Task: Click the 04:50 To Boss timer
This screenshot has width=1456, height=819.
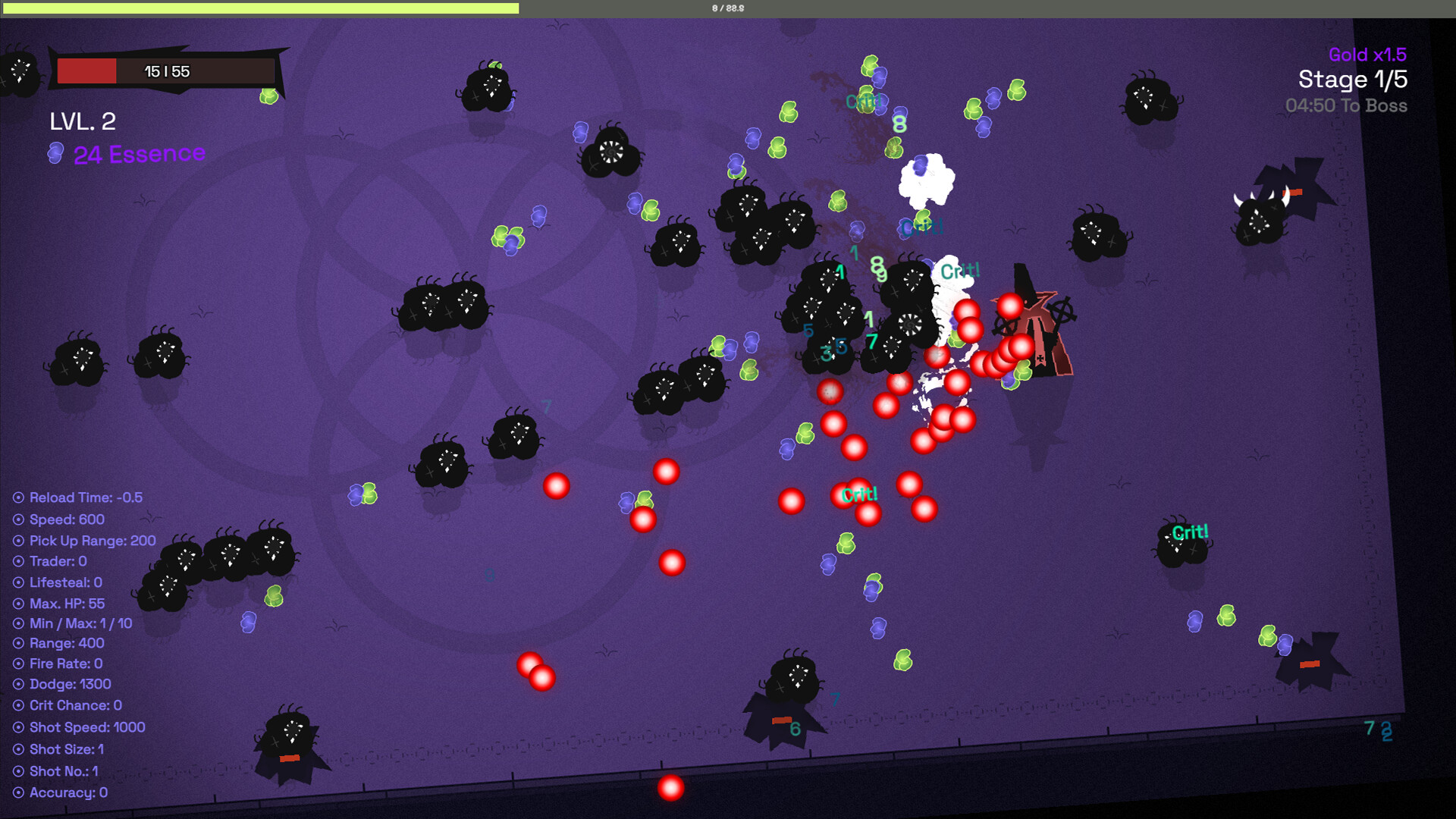Action: pyautogui.click(x=1347, y=106)
